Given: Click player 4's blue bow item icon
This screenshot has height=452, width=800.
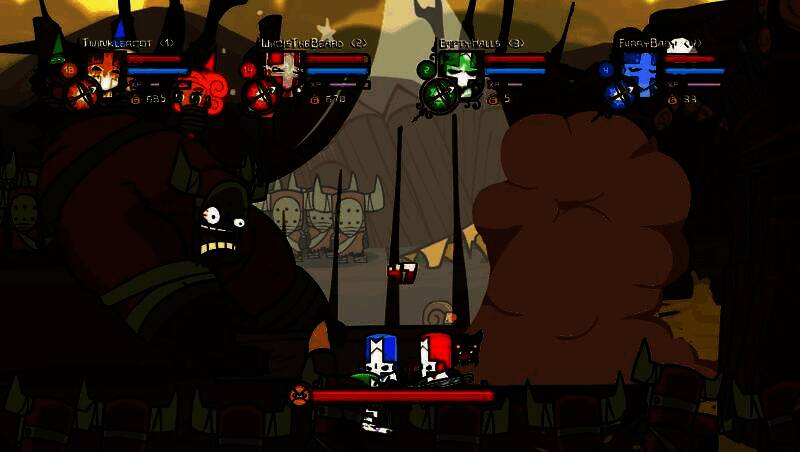Looking at the screenshot, I should 619,96.
